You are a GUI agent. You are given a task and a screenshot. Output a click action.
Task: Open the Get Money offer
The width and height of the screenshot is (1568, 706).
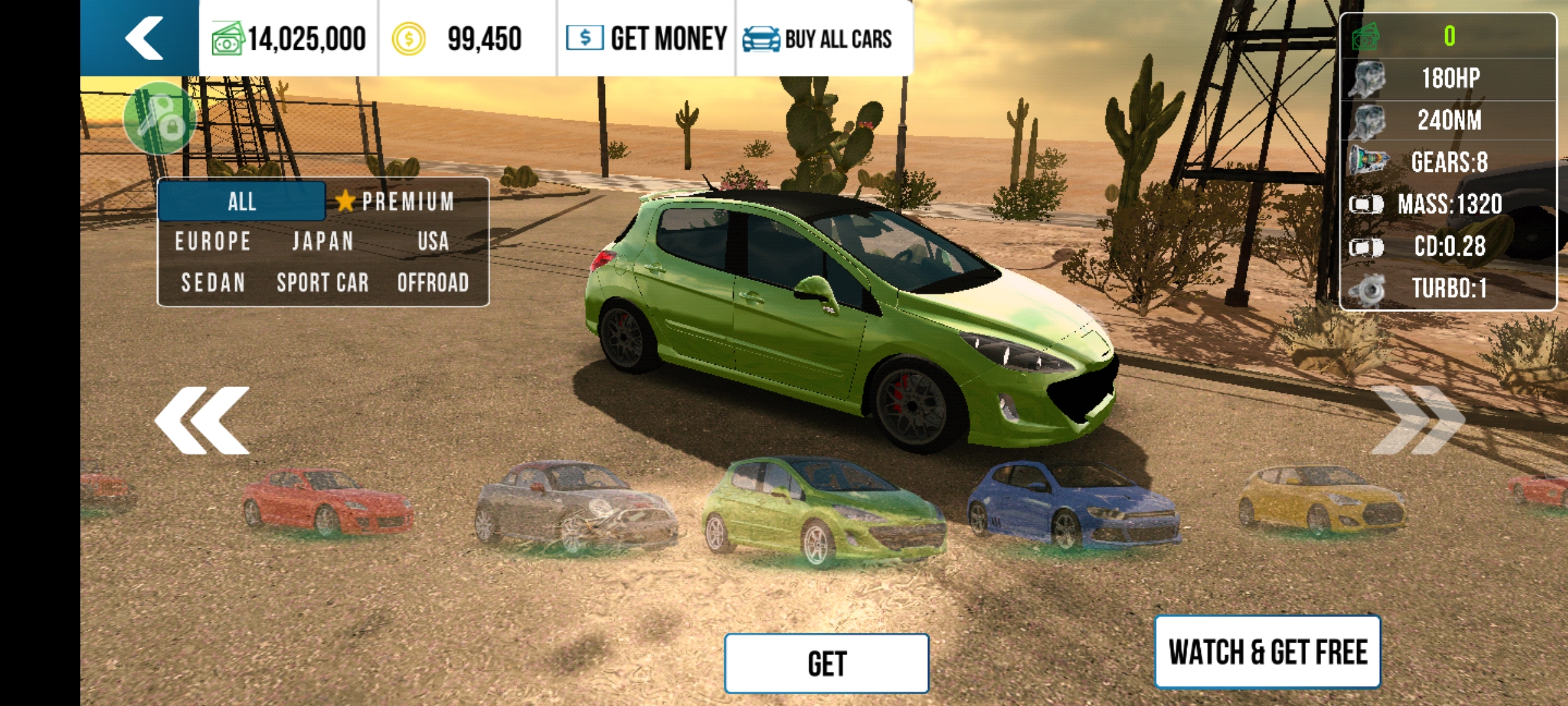point(647,38)
